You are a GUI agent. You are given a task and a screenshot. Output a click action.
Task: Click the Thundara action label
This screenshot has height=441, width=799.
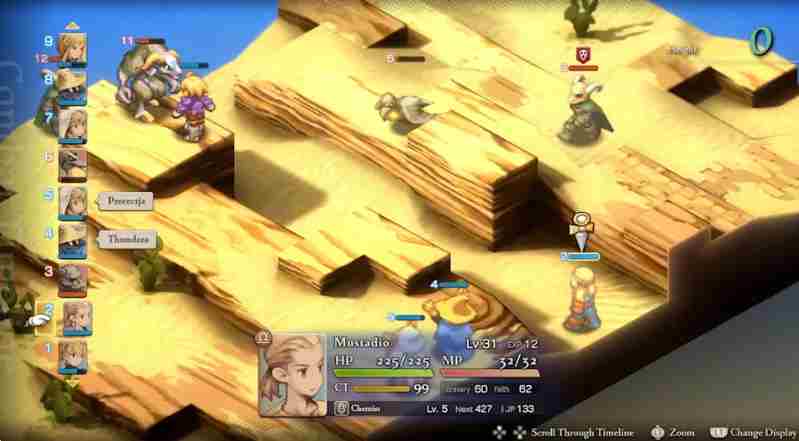tap(126, 239)
